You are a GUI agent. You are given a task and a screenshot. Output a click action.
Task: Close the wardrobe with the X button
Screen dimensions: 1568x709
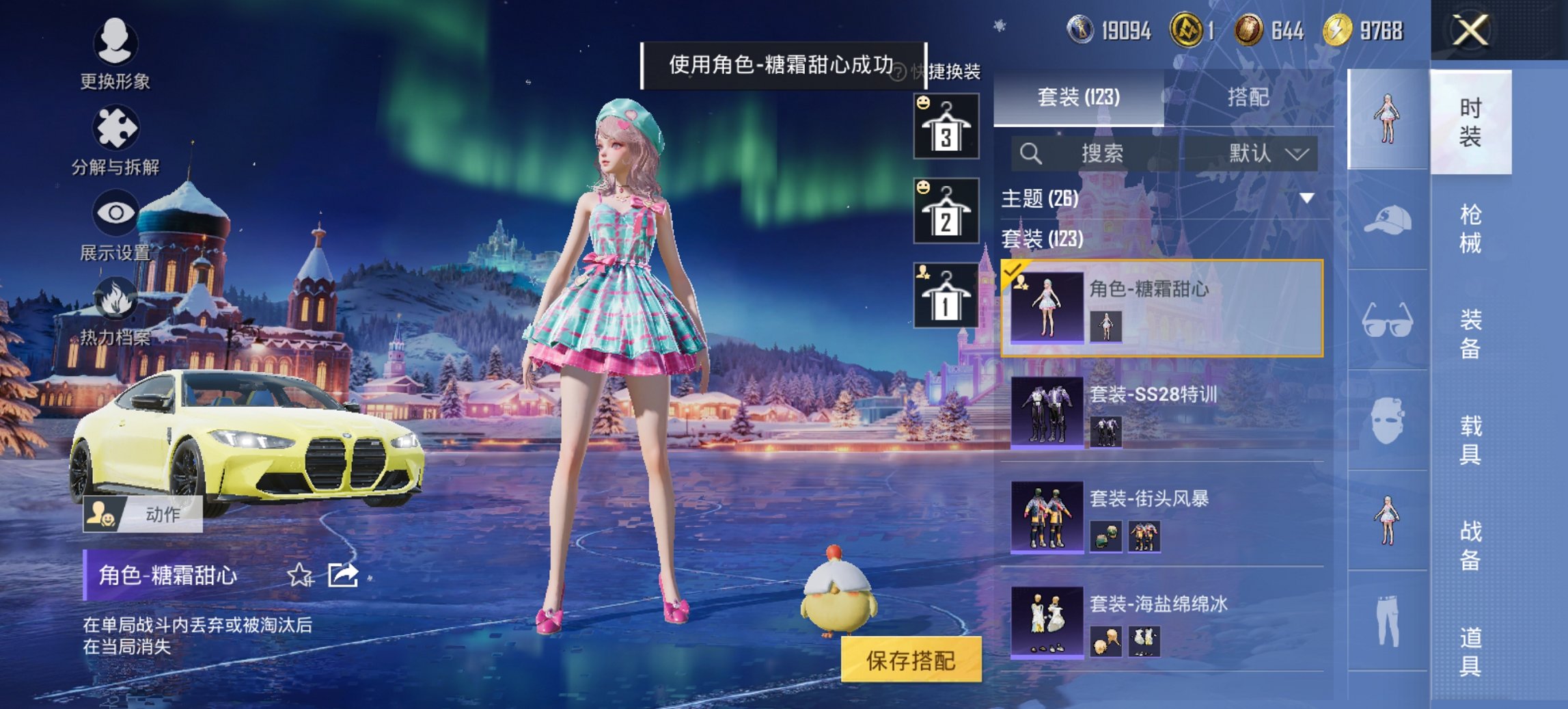[1470, 31]
